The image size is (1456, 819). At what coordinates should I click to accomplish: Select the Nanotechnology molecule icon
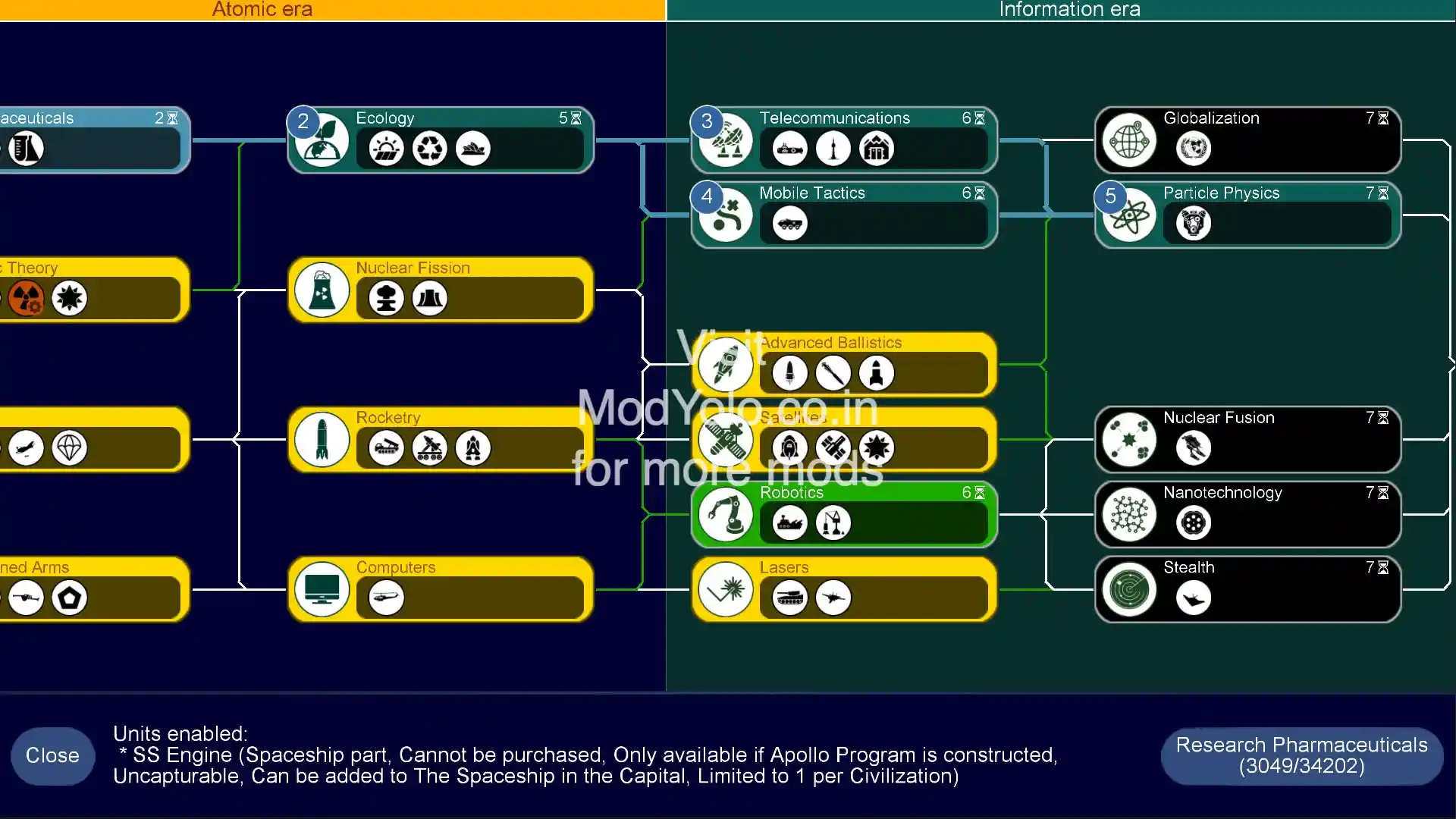pyautogui.click(x=1129, y=514)
